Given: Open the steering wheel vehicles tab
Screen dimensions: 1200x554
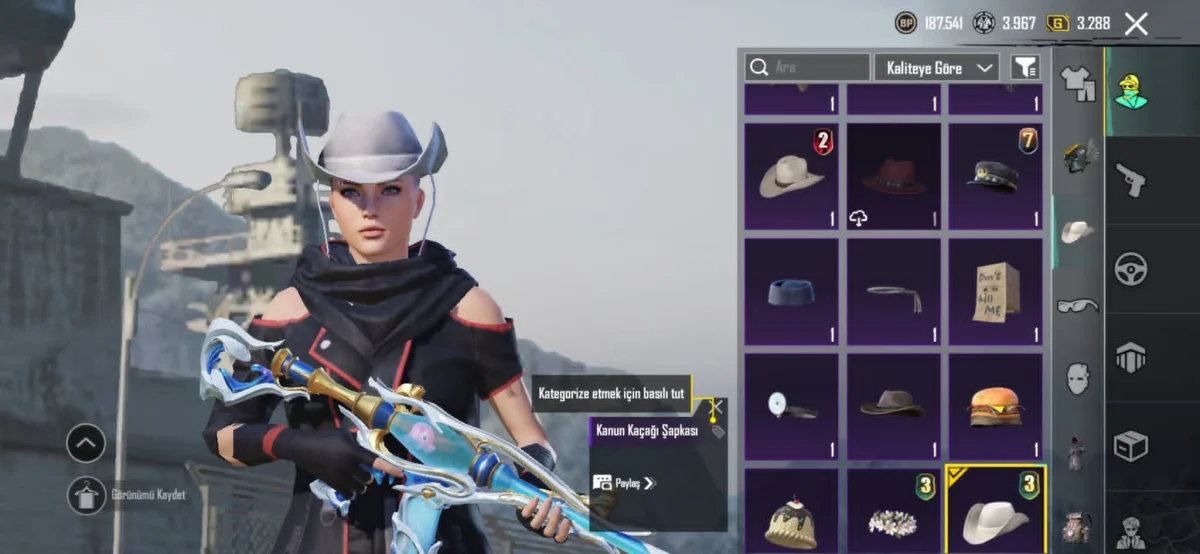Looking at the screenshot, I should tap(1130, 268).
